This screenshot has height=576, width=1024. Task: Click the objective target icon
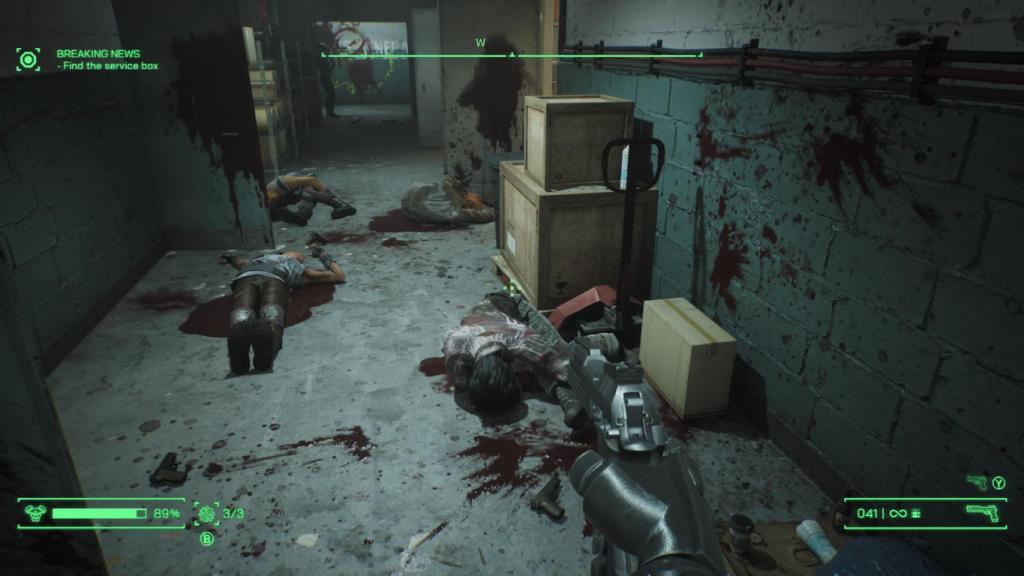28,59
